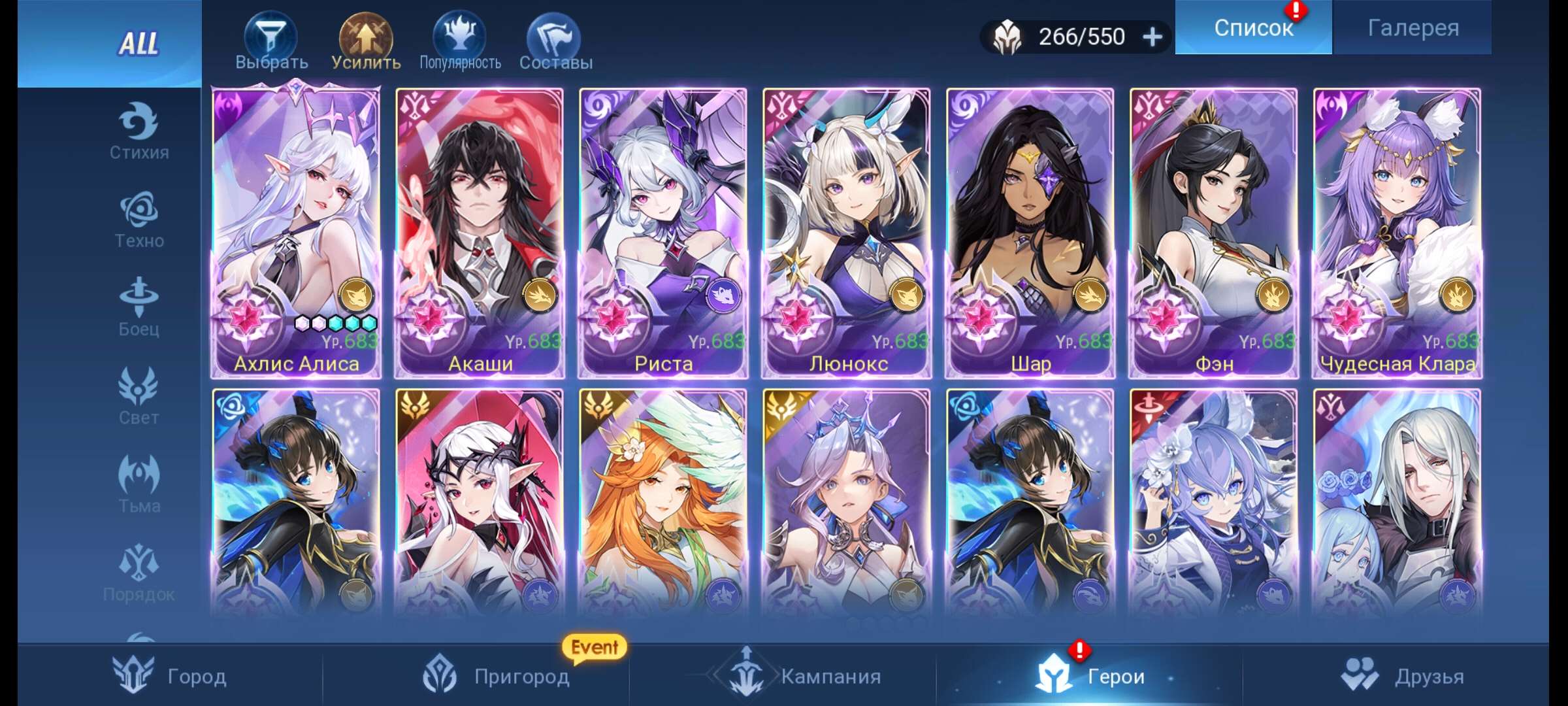Screen dimensions: 1568x706
Task: Select the Усилить enhance icon
Action: 364,36
